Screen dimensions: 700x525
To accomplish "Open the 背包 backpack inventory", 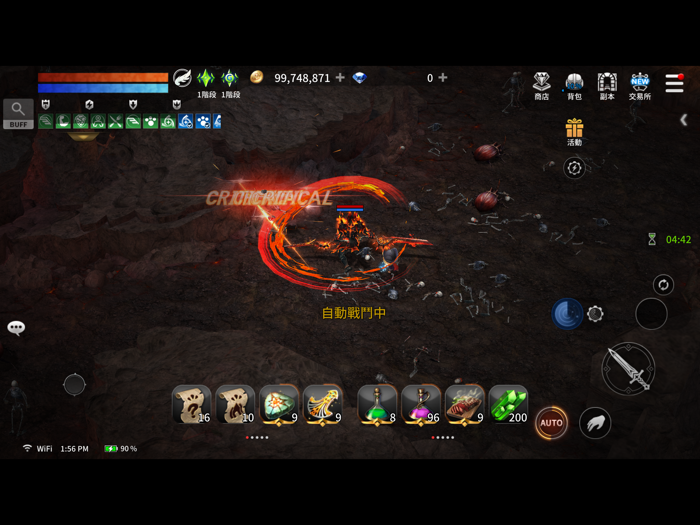I will 574,85.
